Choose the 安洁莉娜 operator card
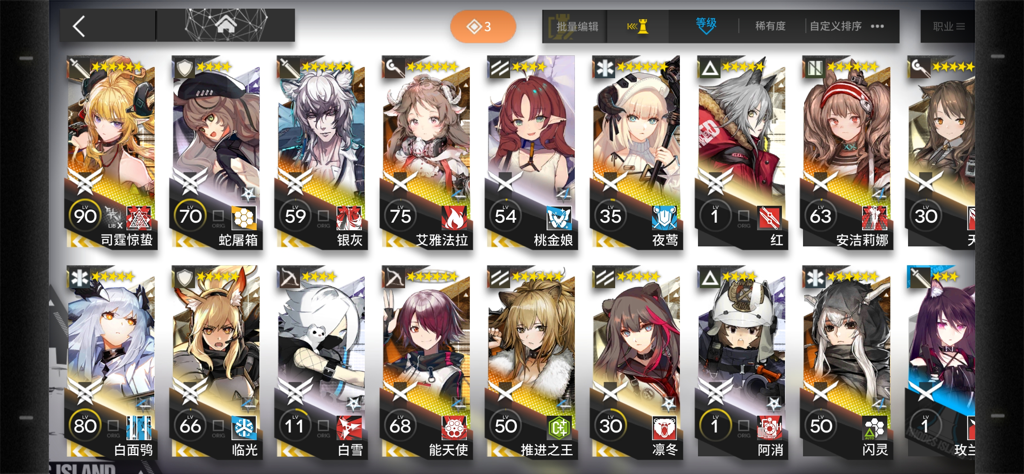Image resolution: width=1024 pixels, height=474 pixels. tap(845, 150)
